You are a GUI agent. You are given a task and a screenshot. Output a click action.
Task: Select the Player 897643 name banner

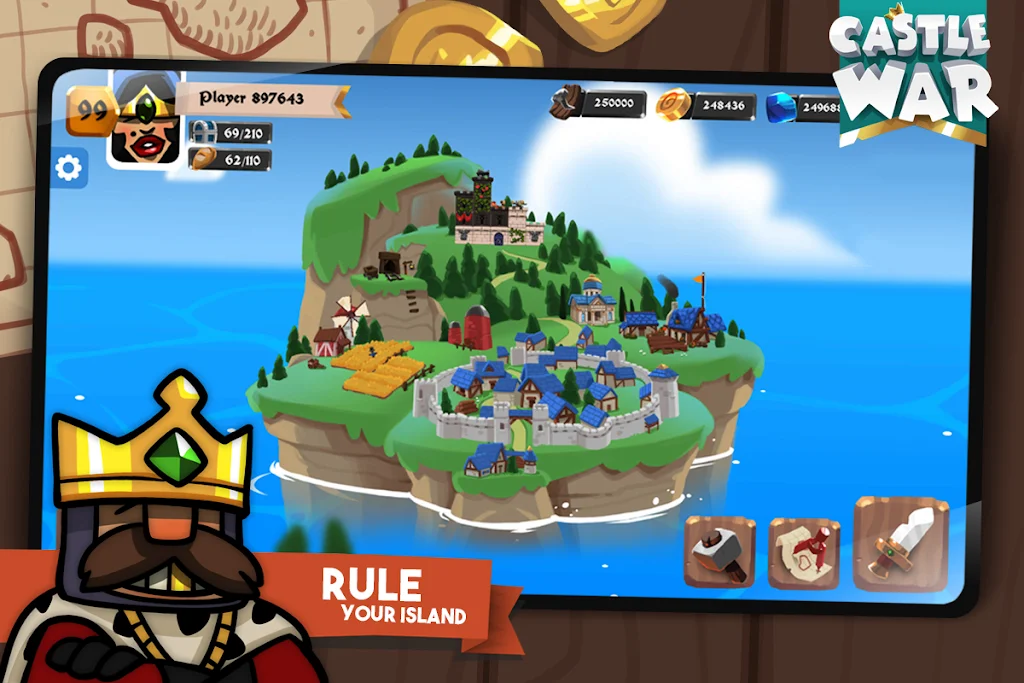264,98
